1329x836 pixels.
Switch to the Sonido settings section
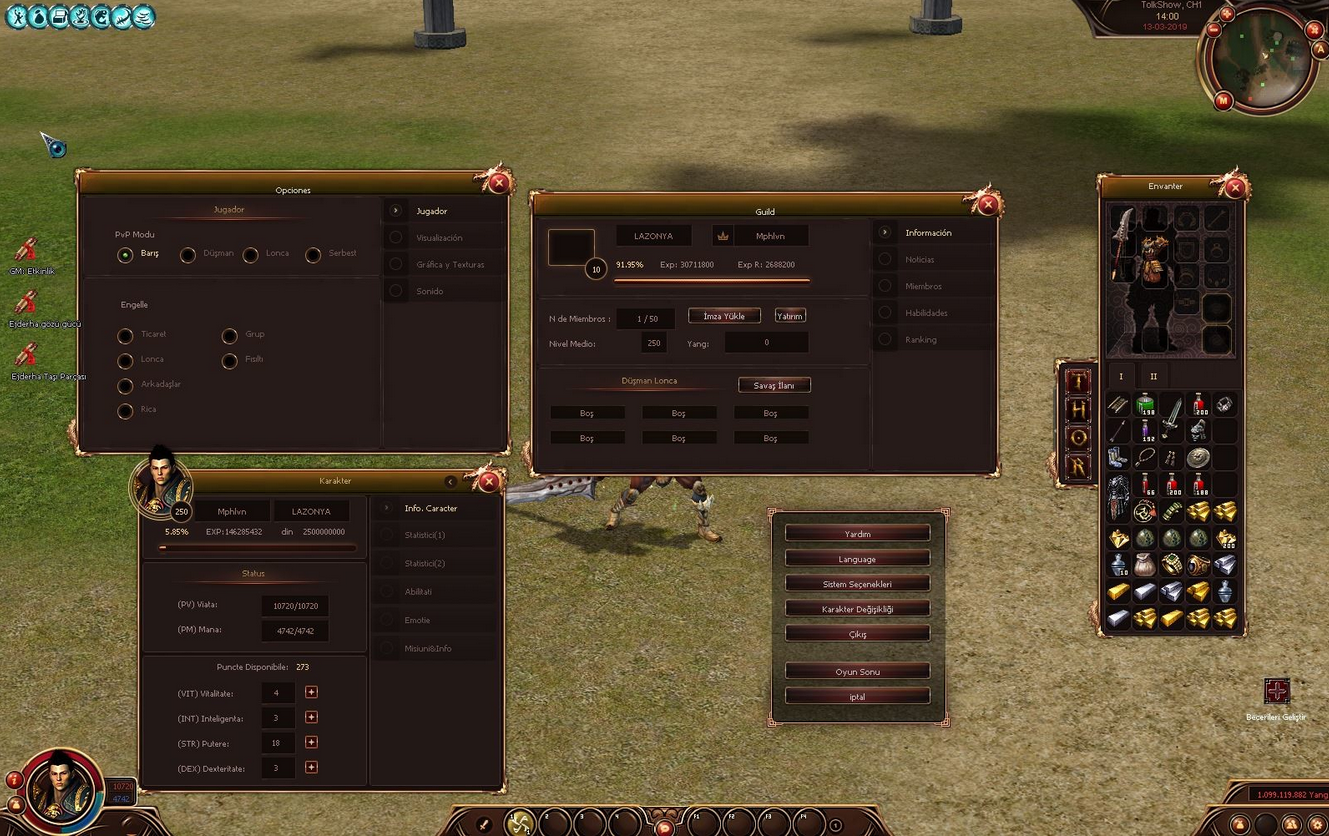click(x=430, y=291)
